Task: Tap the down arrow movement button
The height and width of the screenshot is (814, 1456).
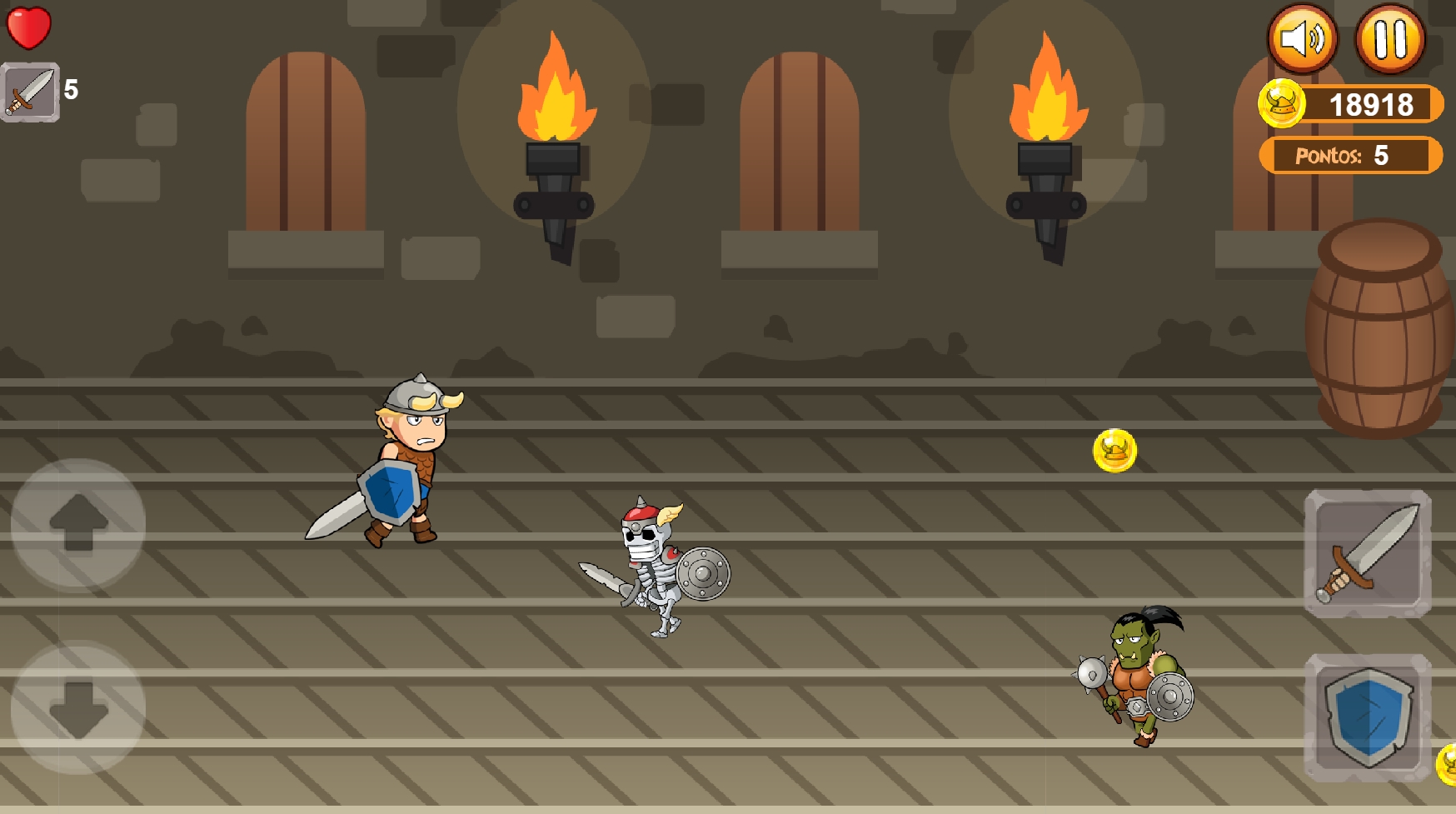Action: point(78,708)
